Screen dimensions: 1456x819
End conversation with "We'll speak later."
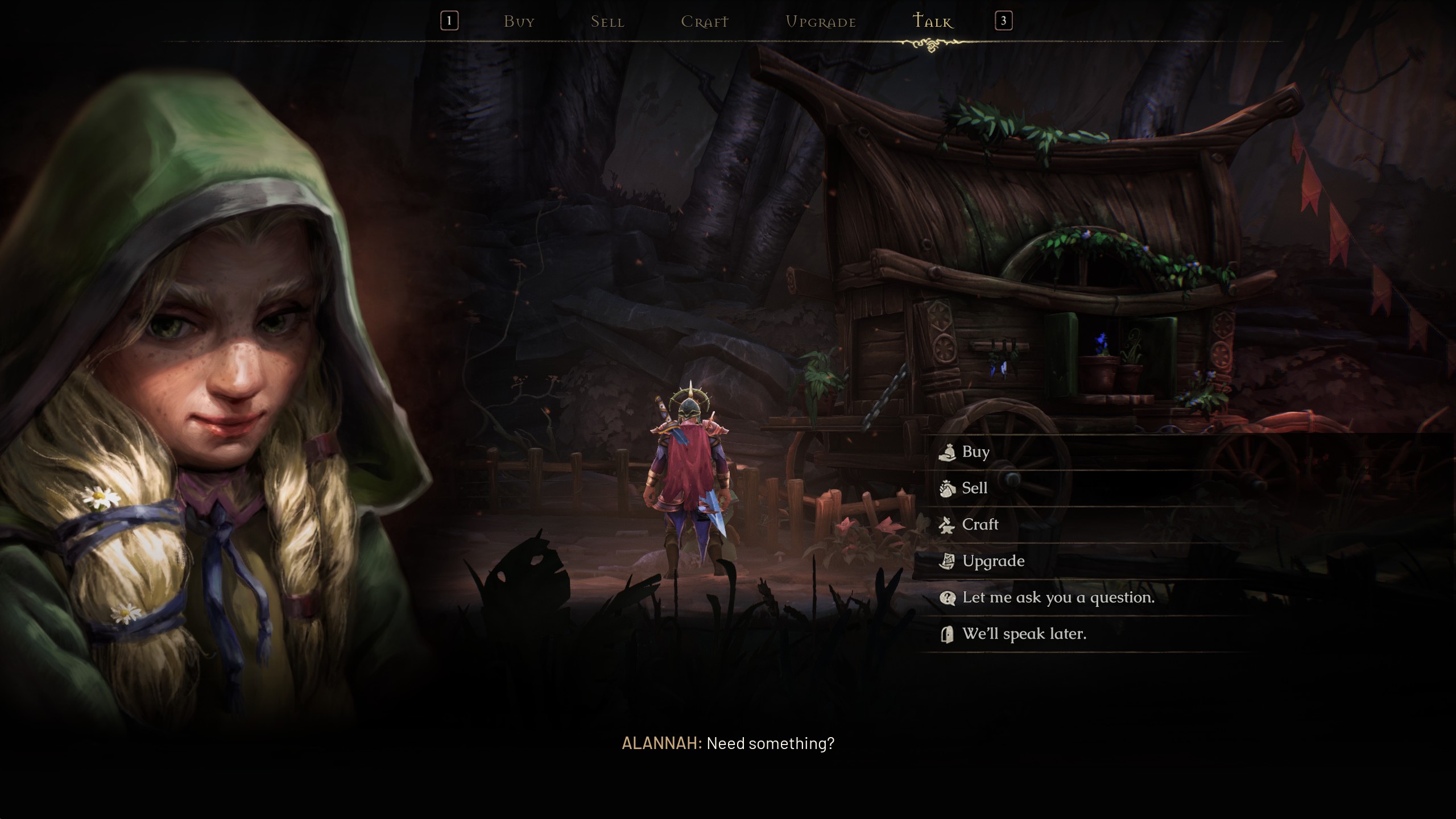1024,634
